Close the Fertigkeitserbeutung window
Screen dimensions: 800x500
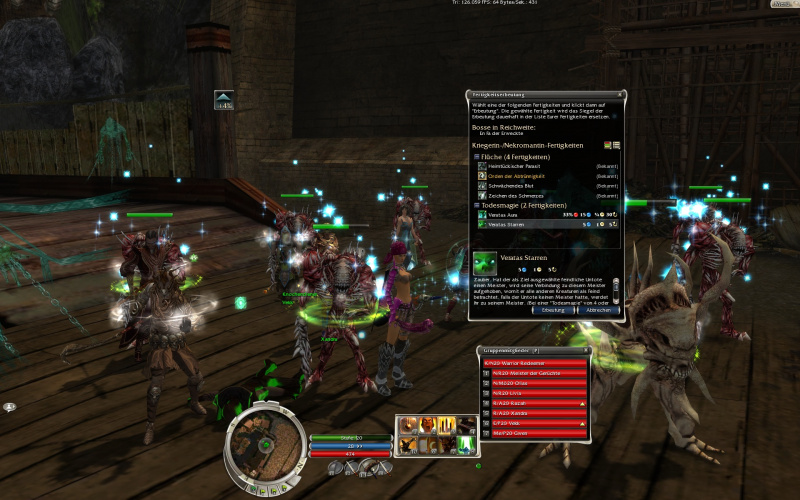[621, 94]
